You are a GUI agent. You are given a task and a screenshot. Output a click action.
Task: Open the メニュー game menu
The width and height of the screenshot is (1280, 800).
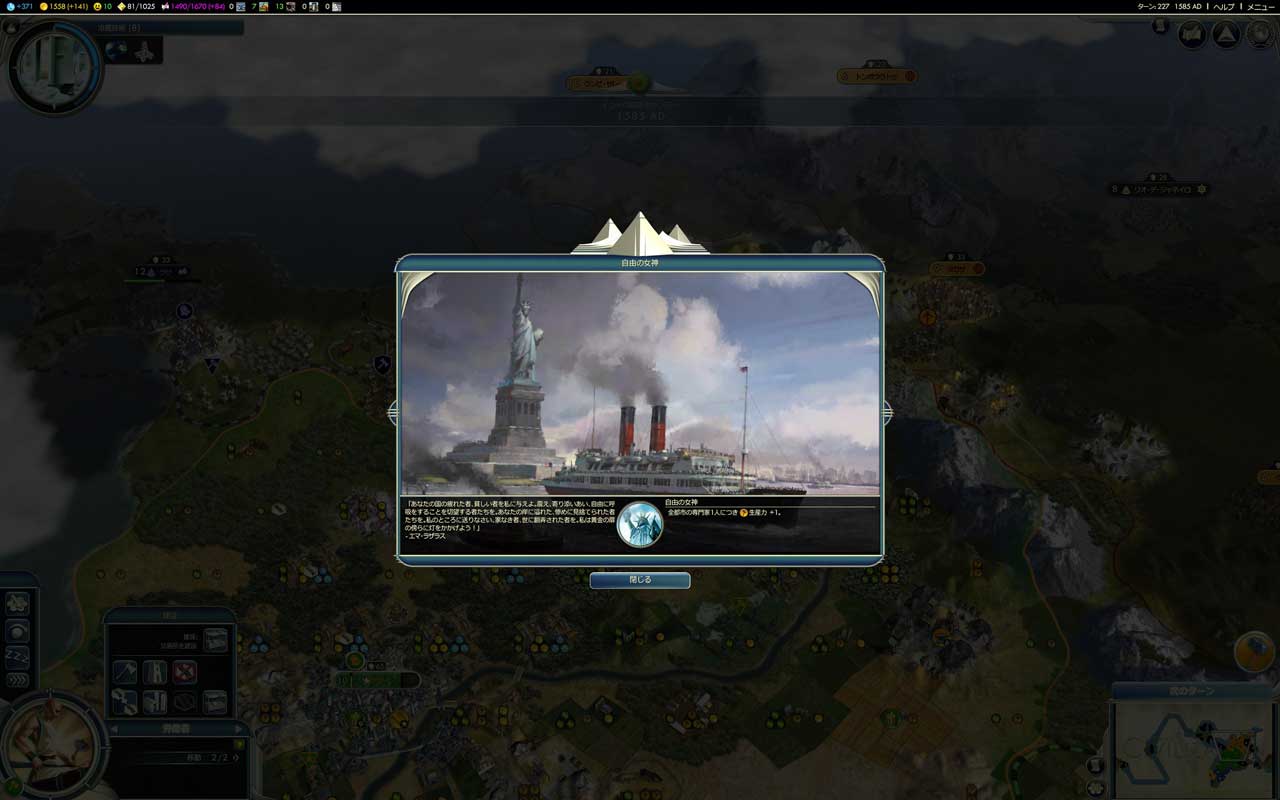tap(1260, 6)
